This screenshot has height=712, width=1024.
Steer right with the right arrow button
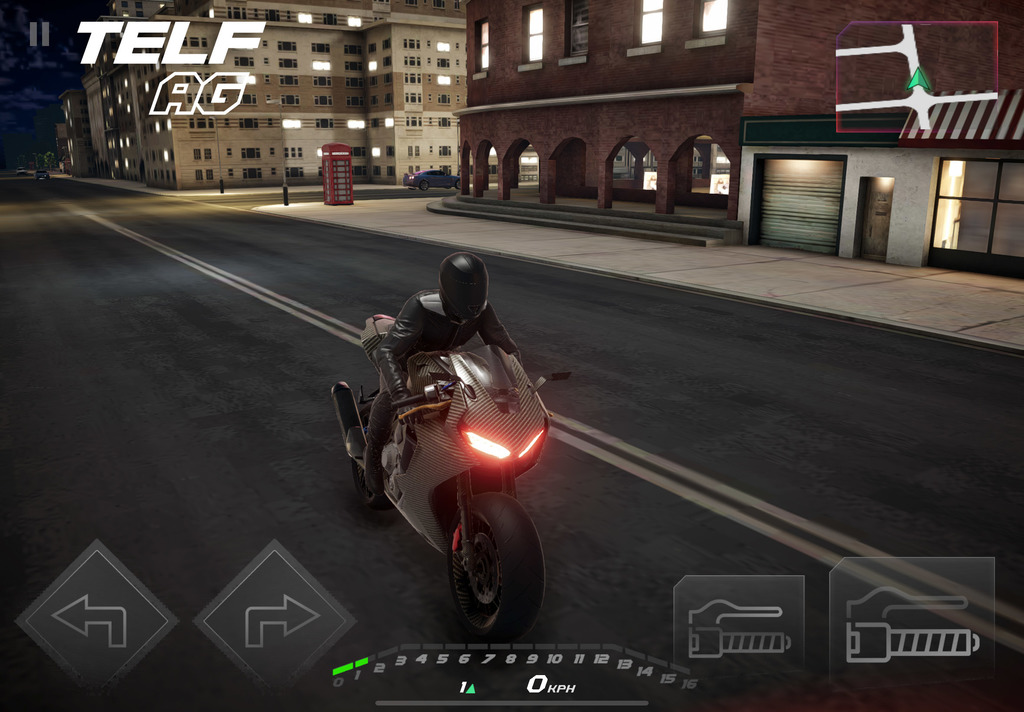274,617
